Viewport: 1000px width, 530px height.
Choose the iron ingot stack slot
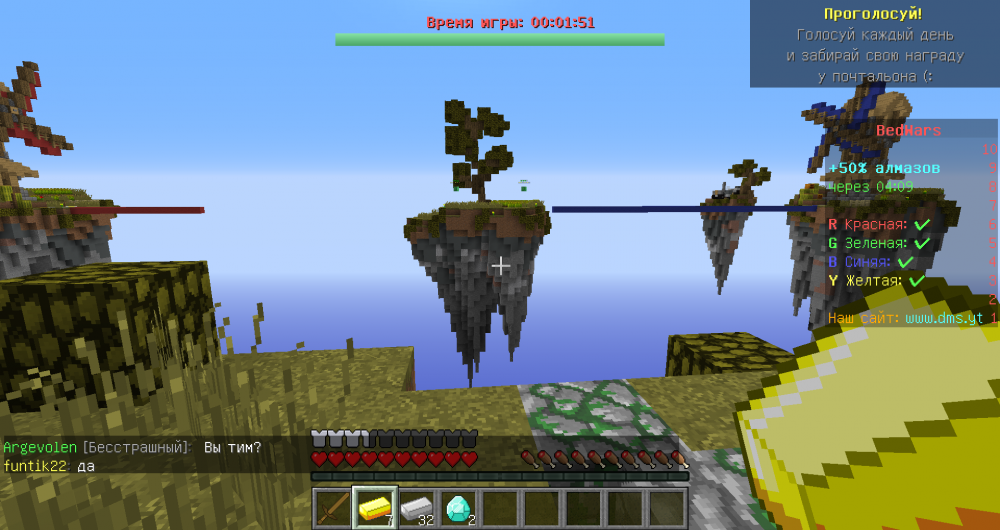(417, 509)
